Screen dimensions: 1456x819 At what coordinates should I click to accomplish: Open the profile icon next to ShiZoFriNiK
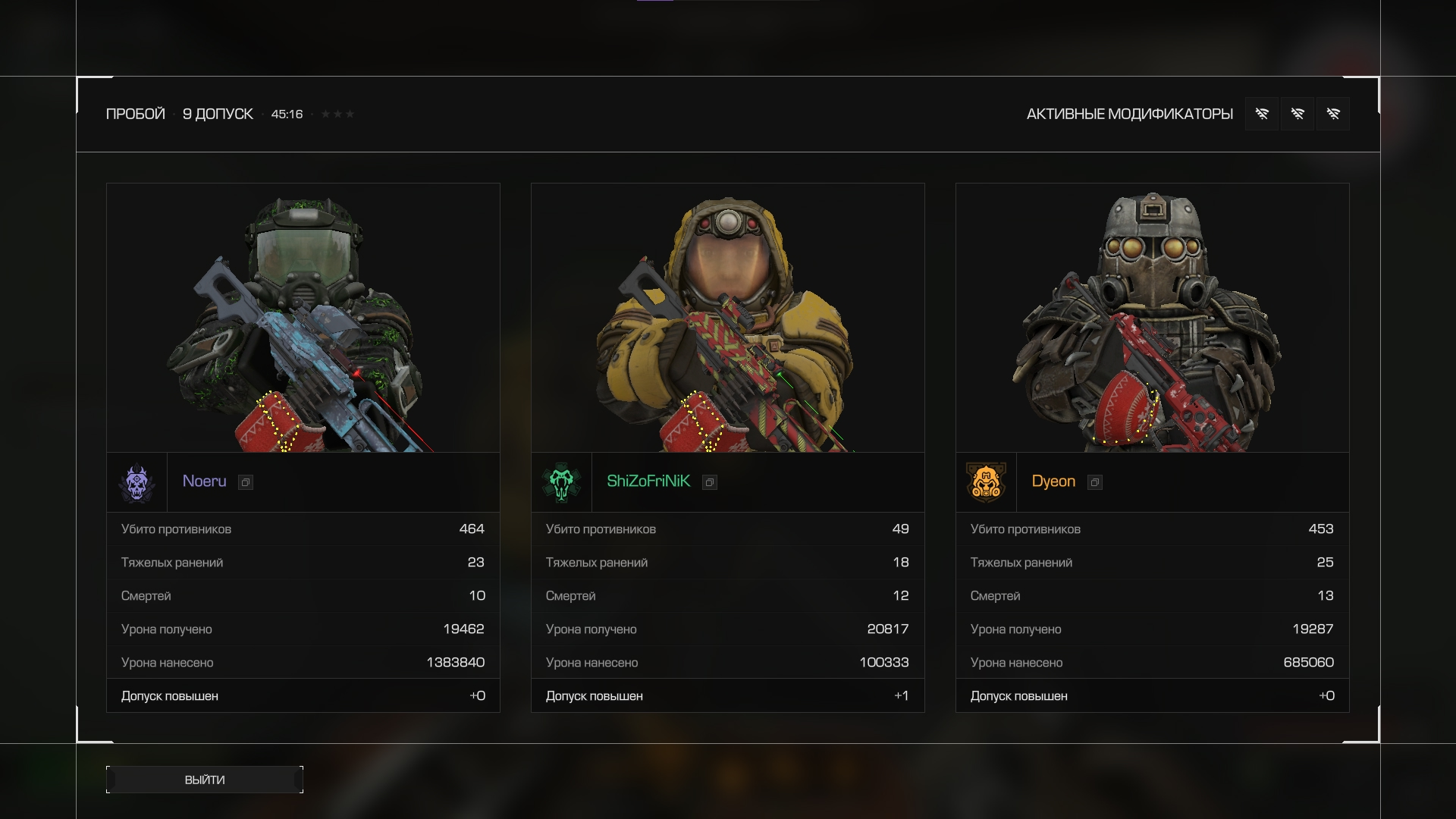point(710,482)
